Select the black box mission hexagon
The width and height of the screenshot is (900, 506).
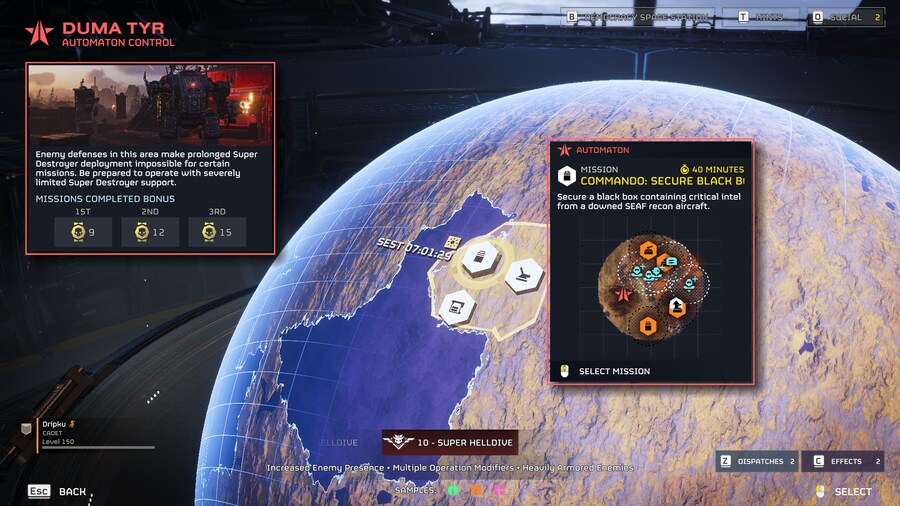[x=477, y=258]
